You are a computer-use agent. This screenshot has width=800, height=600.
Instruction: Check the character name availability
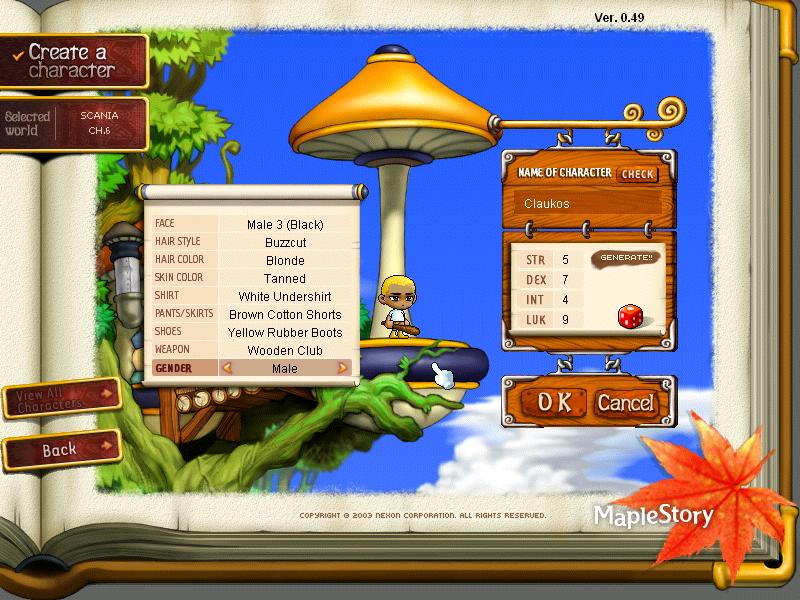(x=637, y=174)
